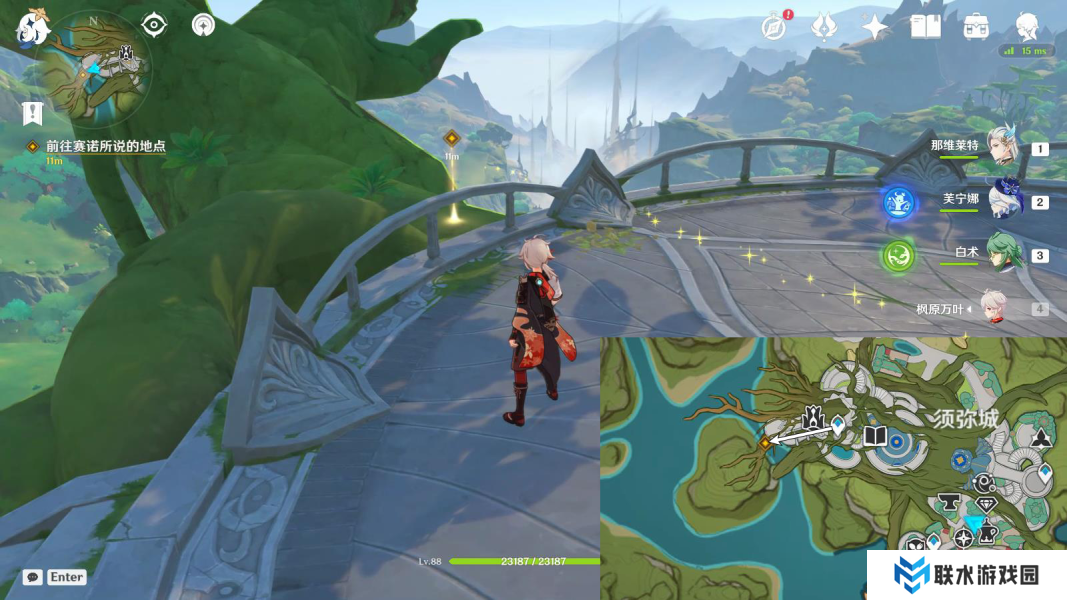Open the Paimon menu
Viewport: 1067px width, 600px height.
click(x=31, y=28)
